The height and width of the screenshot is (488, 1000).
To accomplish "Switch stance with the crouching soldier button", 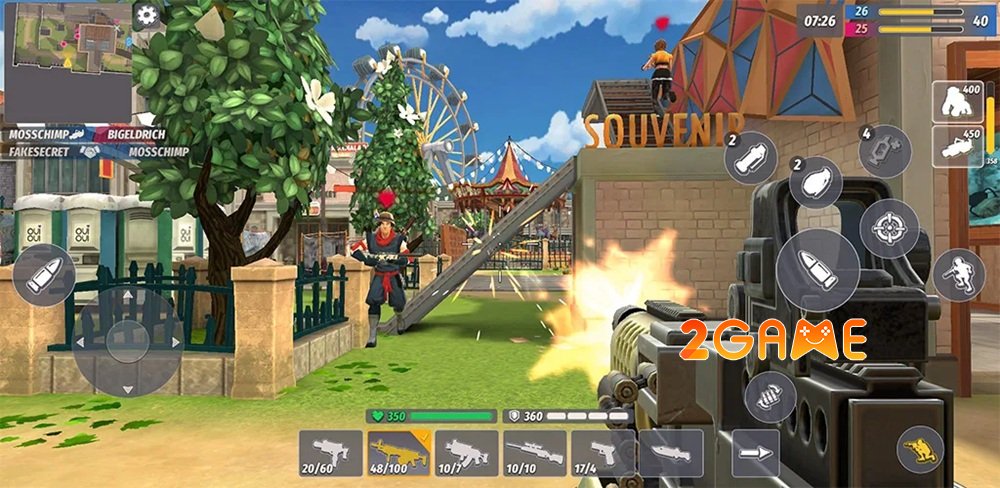I will click(958, 274).
